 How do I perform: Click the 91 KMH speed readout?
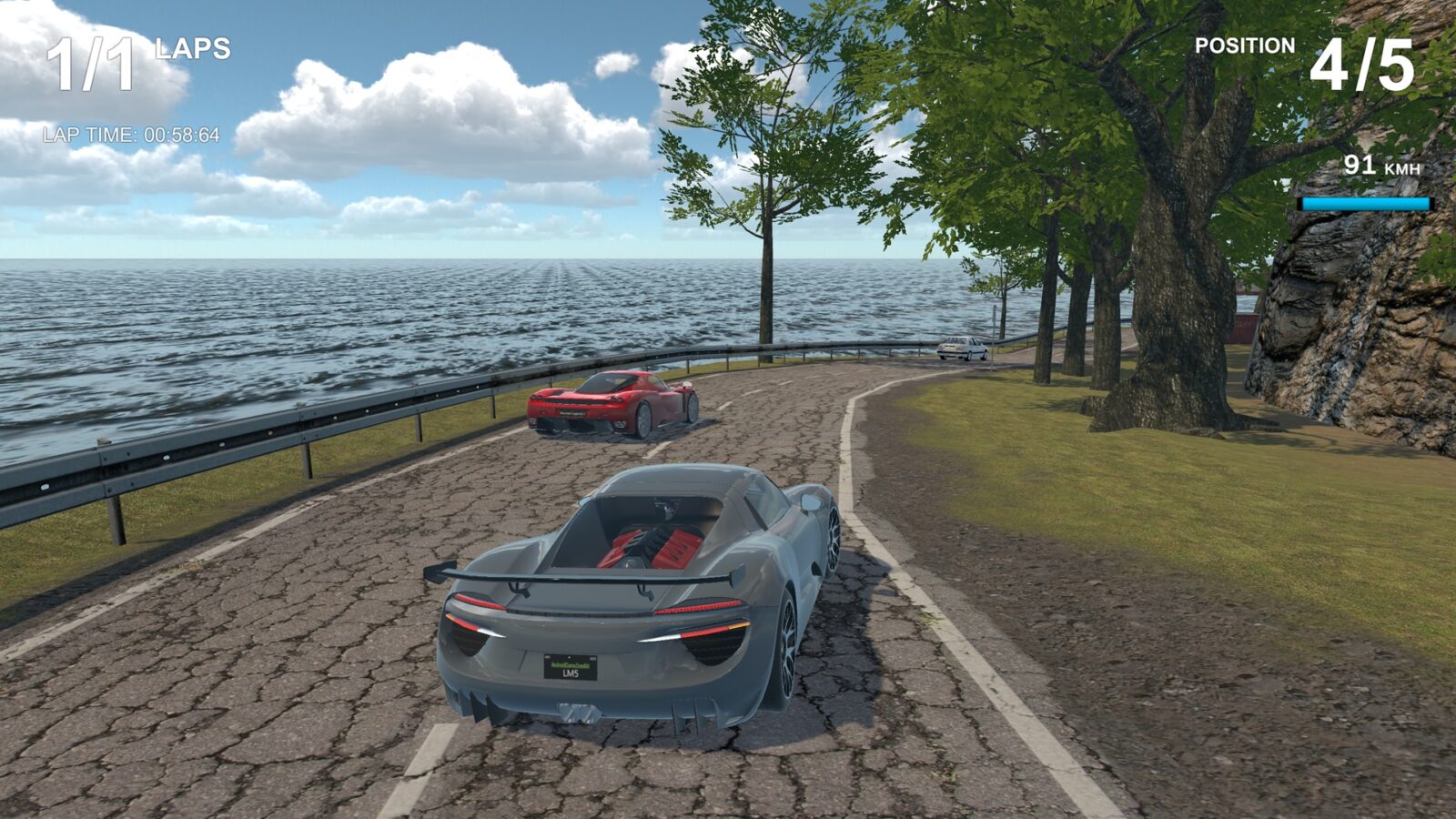pyautogui.click(x=1362, y=165)
